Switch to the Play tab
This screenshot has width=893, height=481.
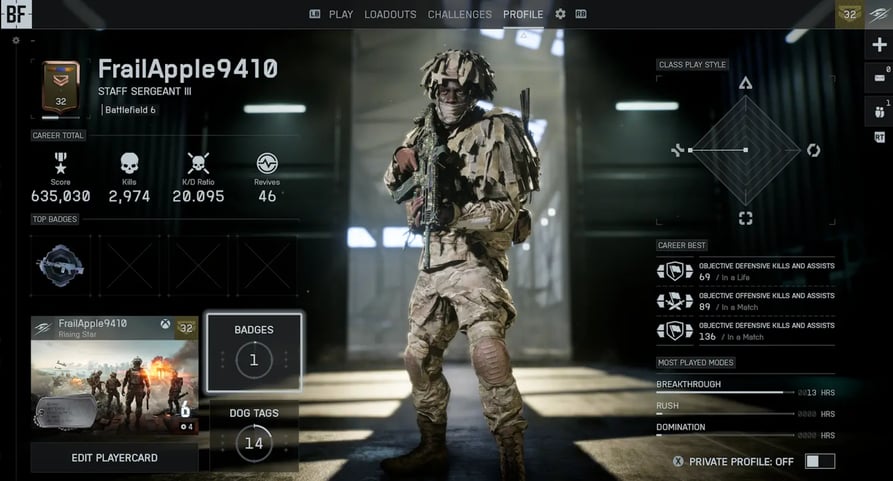pos(332,14)
